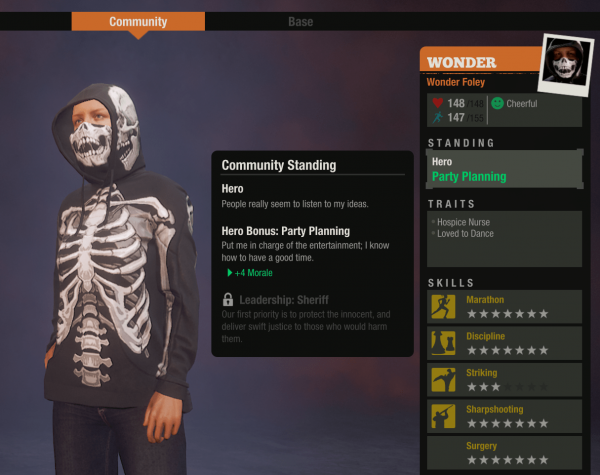The width and height of the screenshot is (600, 475).
Task: Switch to the Community tab
Action: [138, 22]
